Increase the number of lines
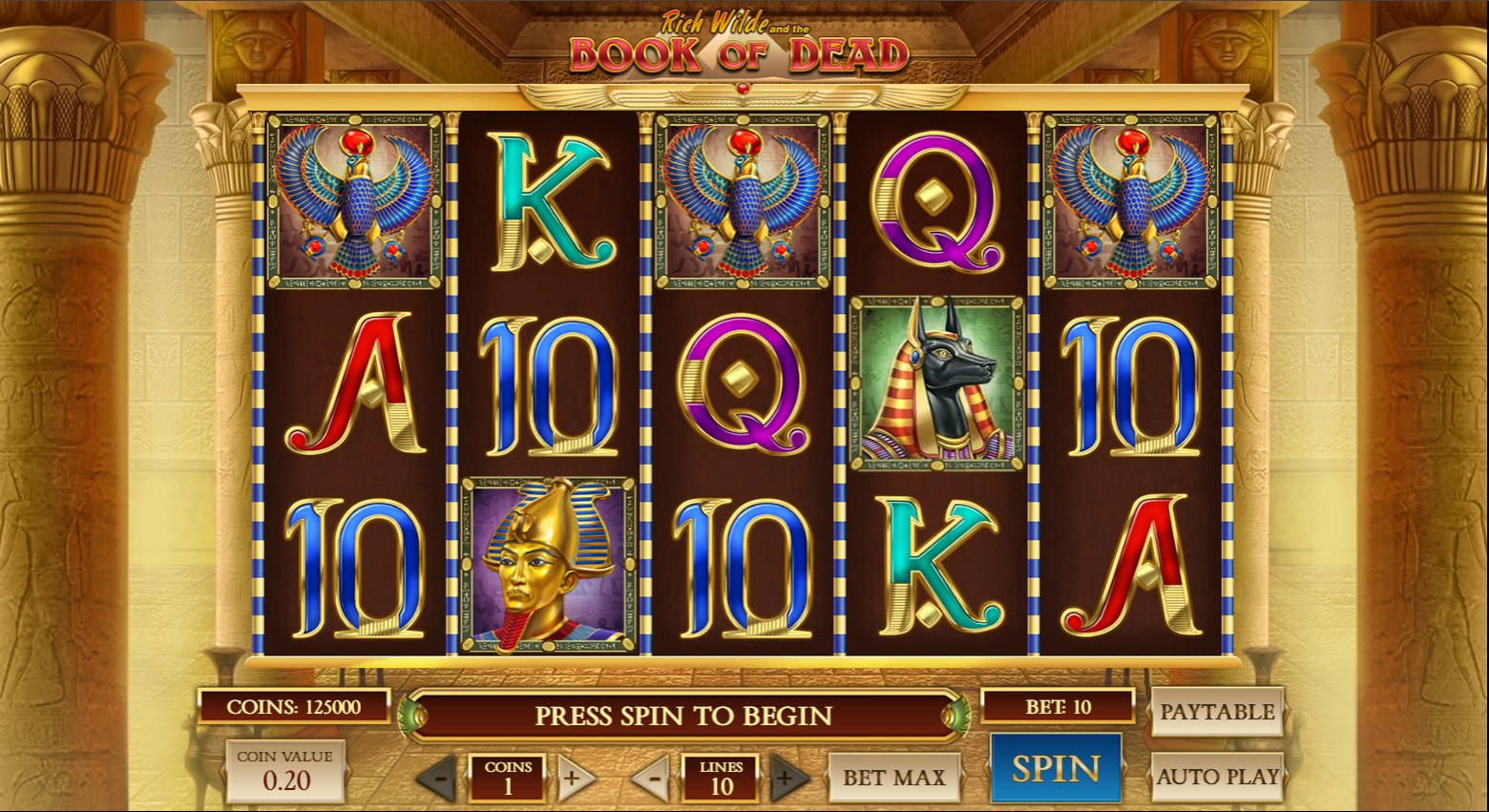 786,779
